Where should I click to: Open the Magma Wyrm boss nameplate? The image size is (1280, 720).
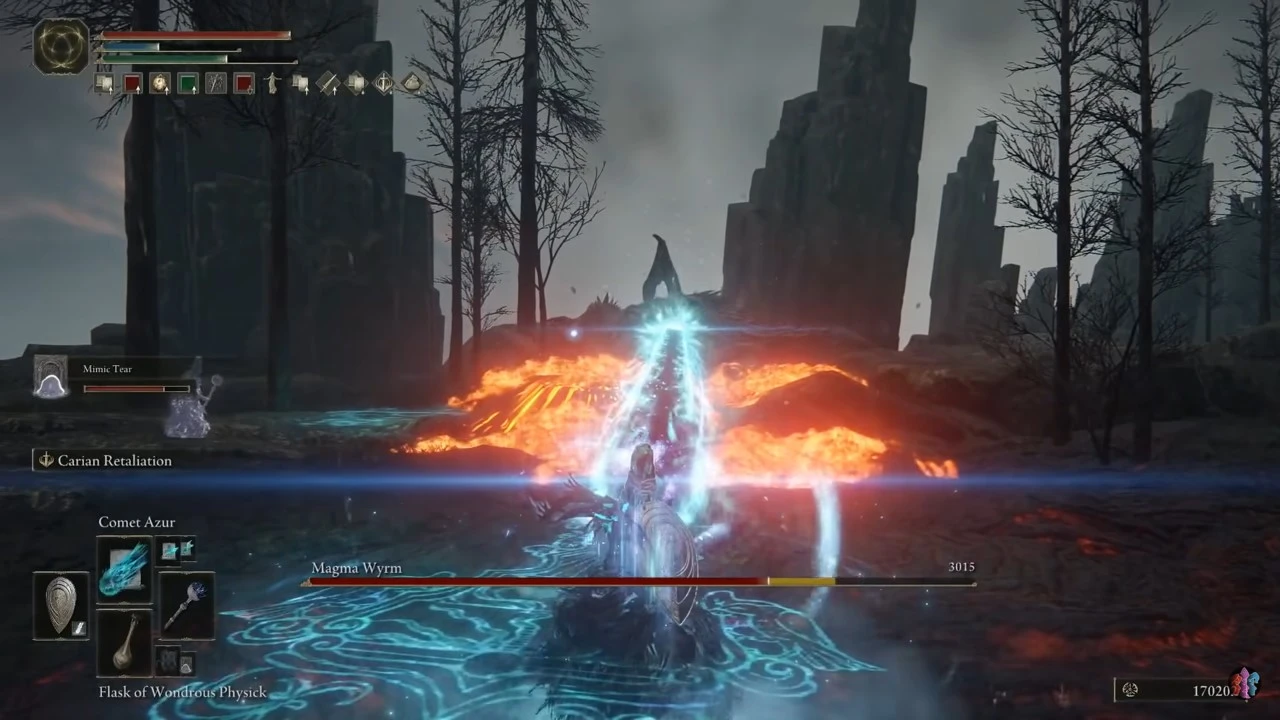356,567
